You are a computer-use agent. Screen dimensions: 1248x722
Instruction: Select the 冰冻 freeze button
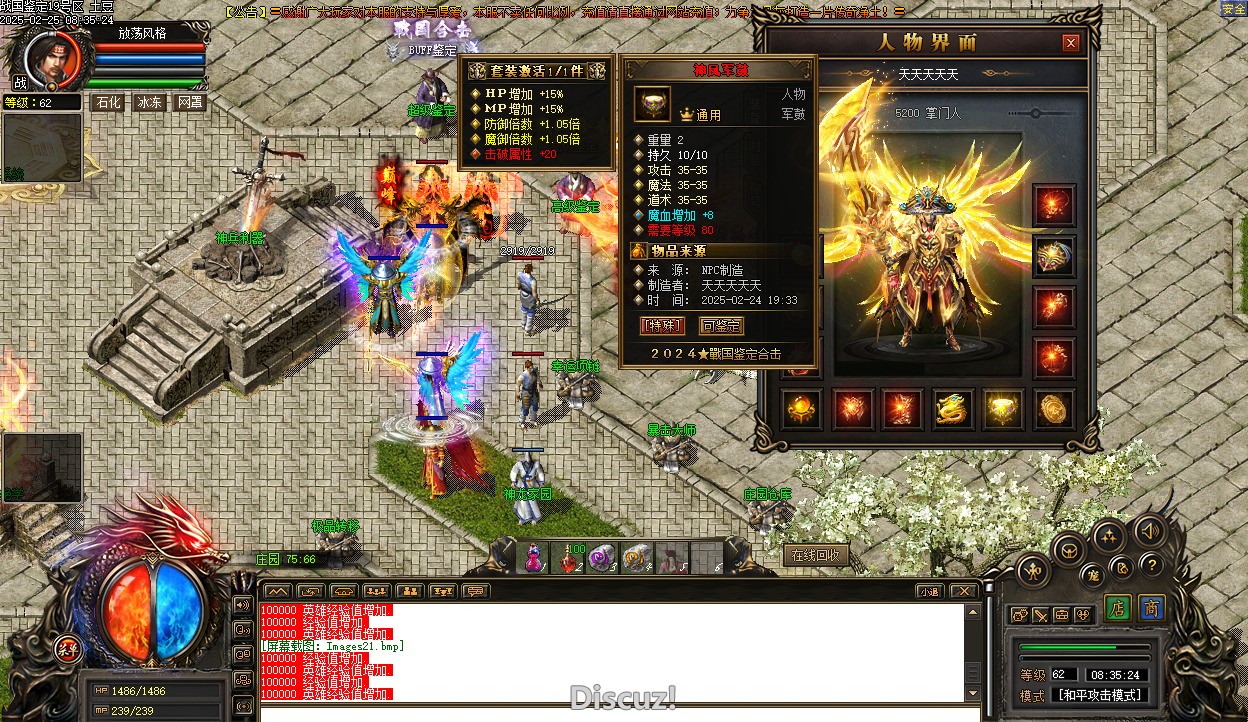[x=149, y=102]
